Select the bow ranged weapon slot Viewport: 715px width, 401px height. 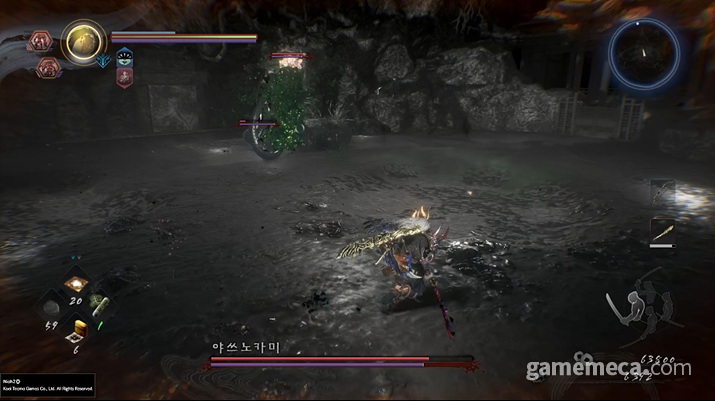click(663, 192)
